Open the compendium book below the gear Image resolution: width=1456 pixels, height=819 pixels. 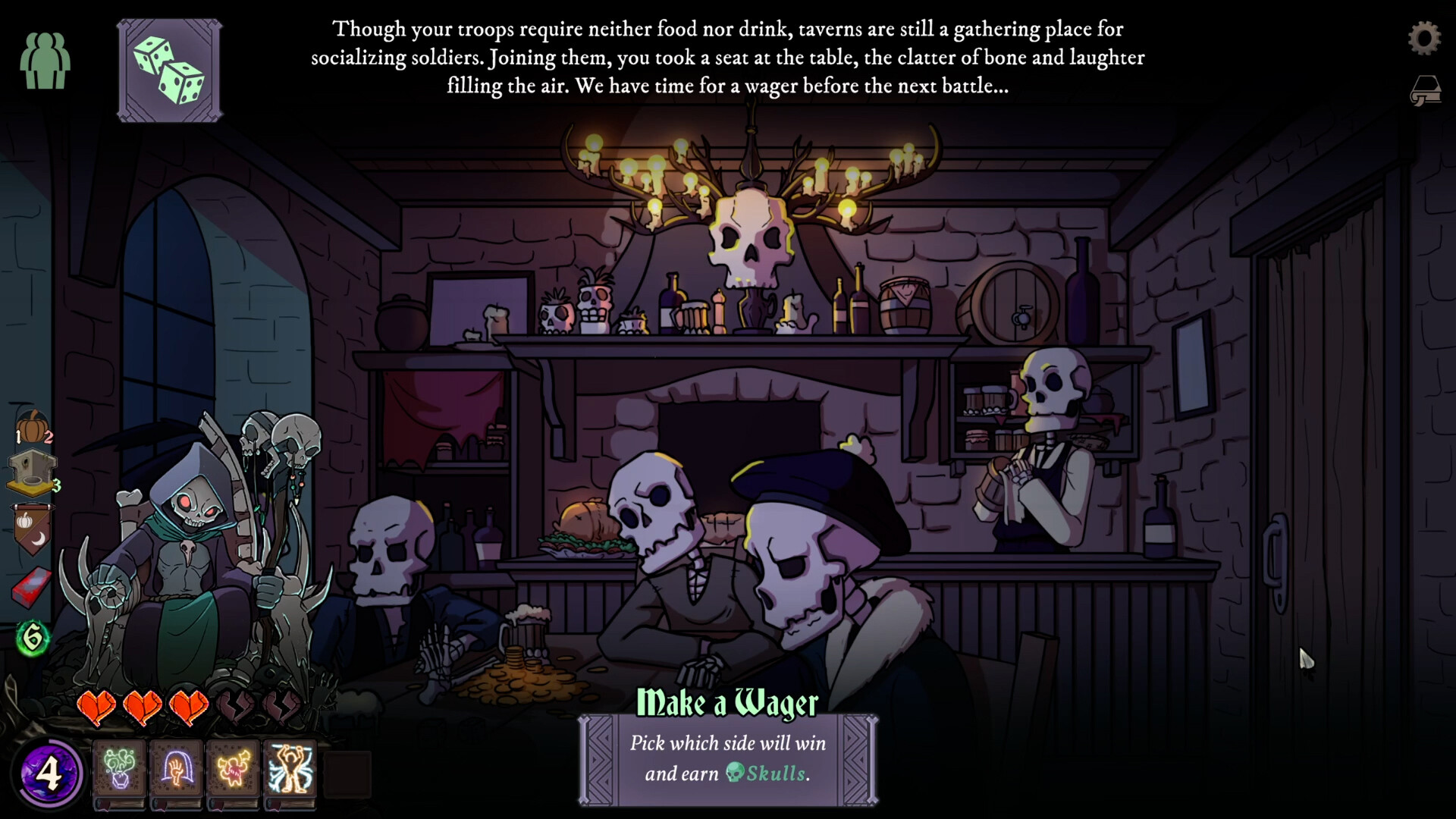[x=1426, y=89]
